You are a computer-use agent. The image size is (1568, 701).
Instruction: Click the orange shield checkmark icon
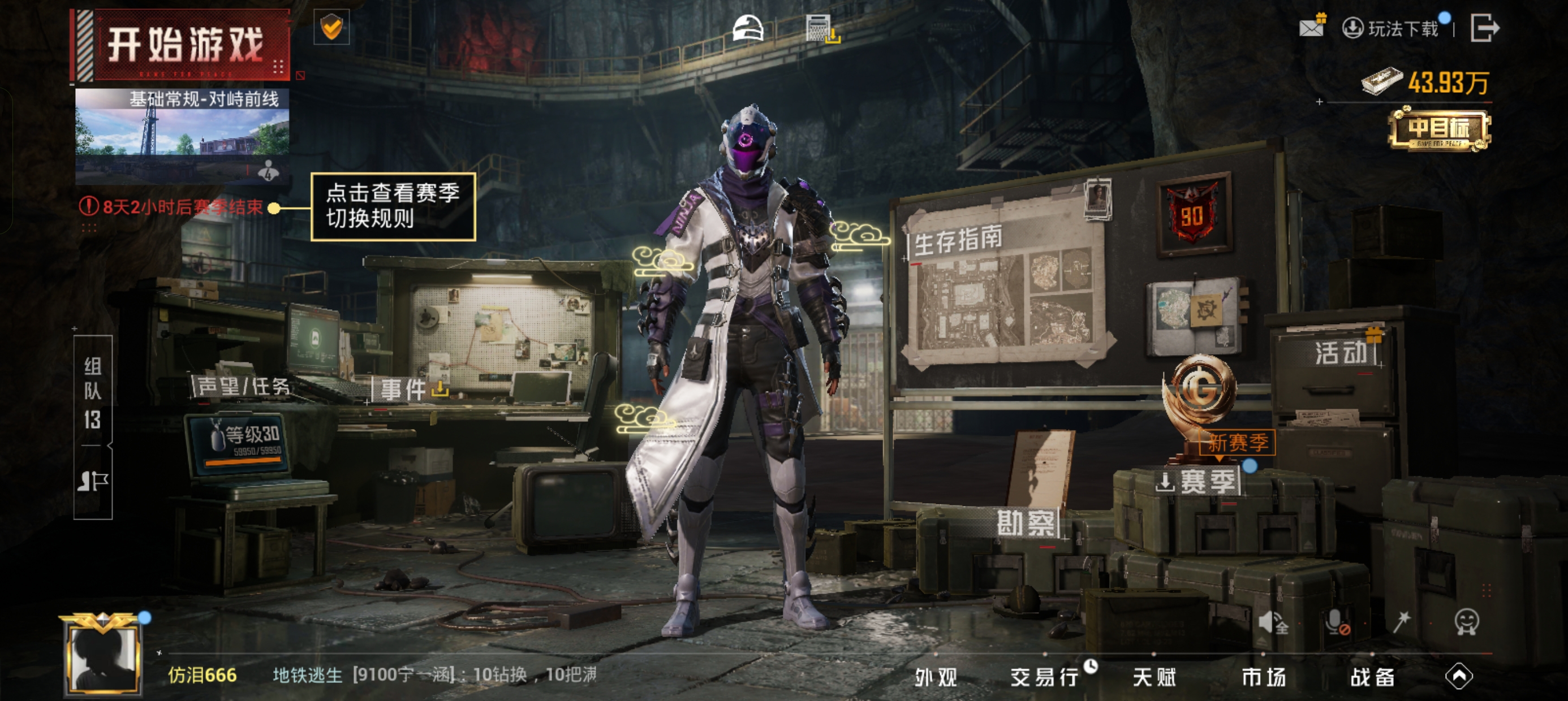click(331, 27)
